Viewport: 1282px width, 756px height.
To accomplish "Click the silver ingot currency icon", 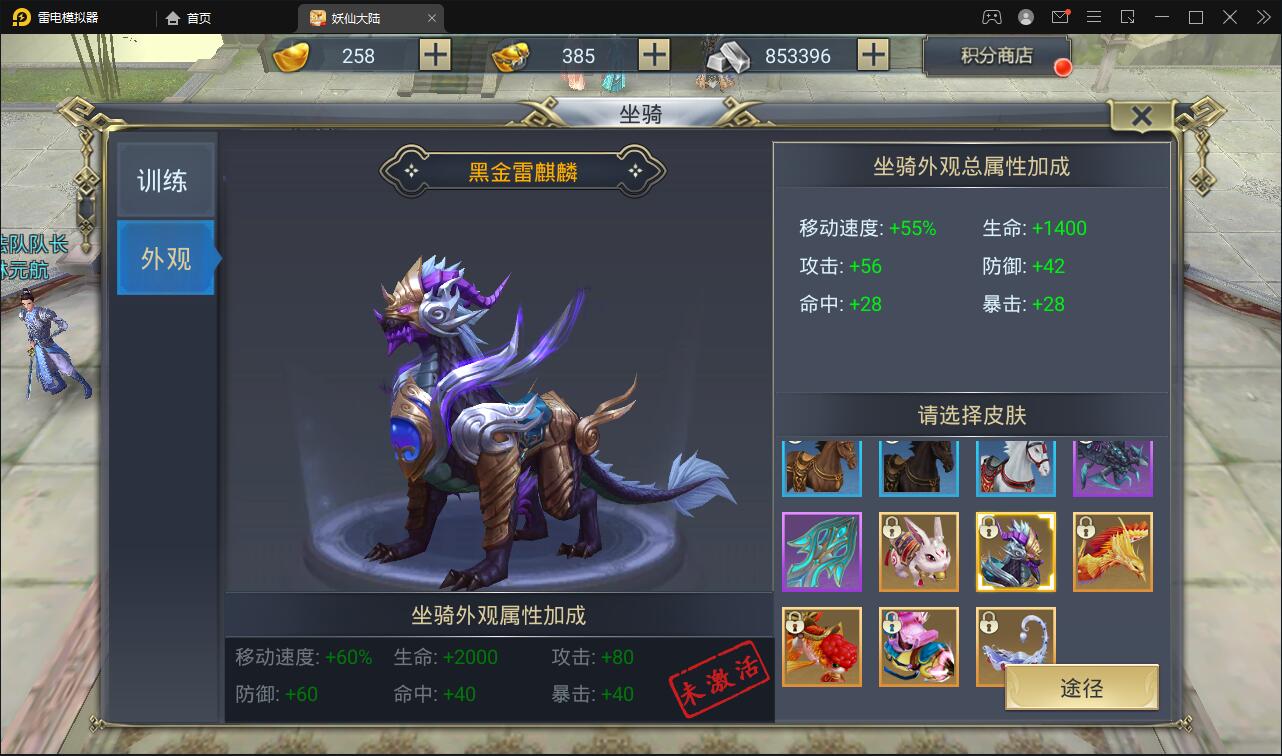I will (x=728, y=56).
